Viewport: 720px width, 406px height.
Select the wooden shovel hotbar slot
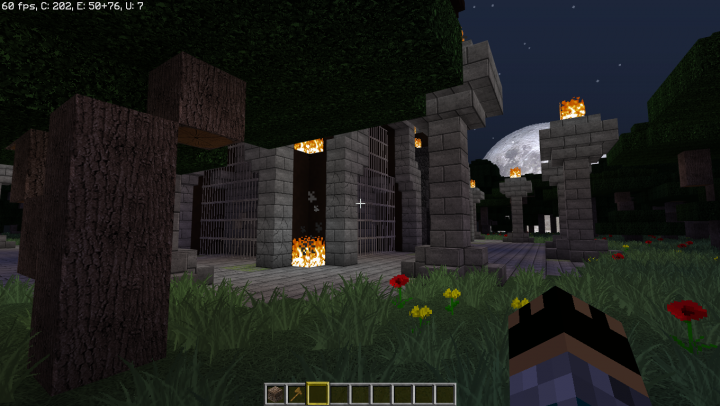coord(297,393)
